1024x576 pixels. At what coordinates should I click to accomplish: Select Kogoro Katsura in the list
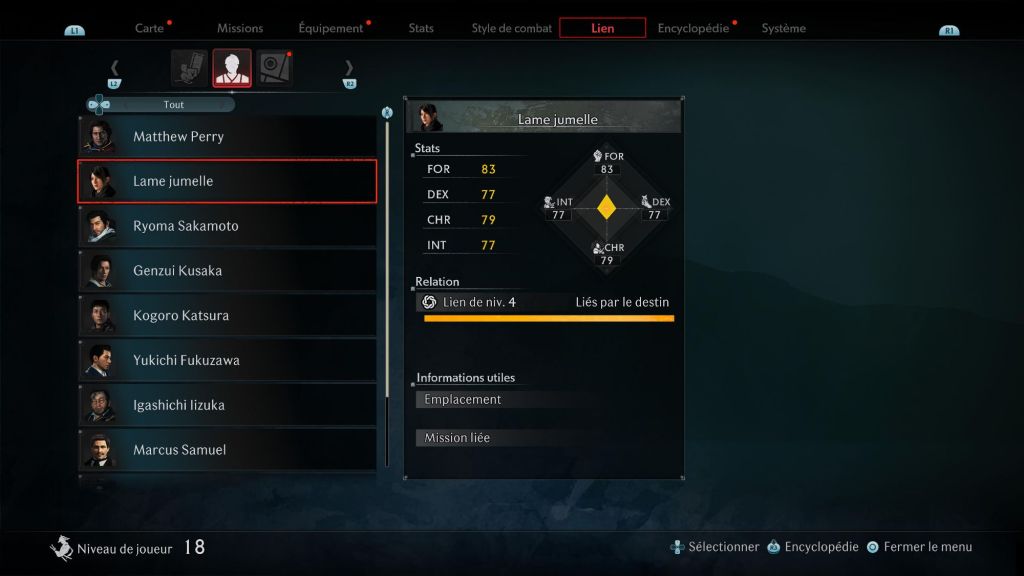[x=227, y=316]
